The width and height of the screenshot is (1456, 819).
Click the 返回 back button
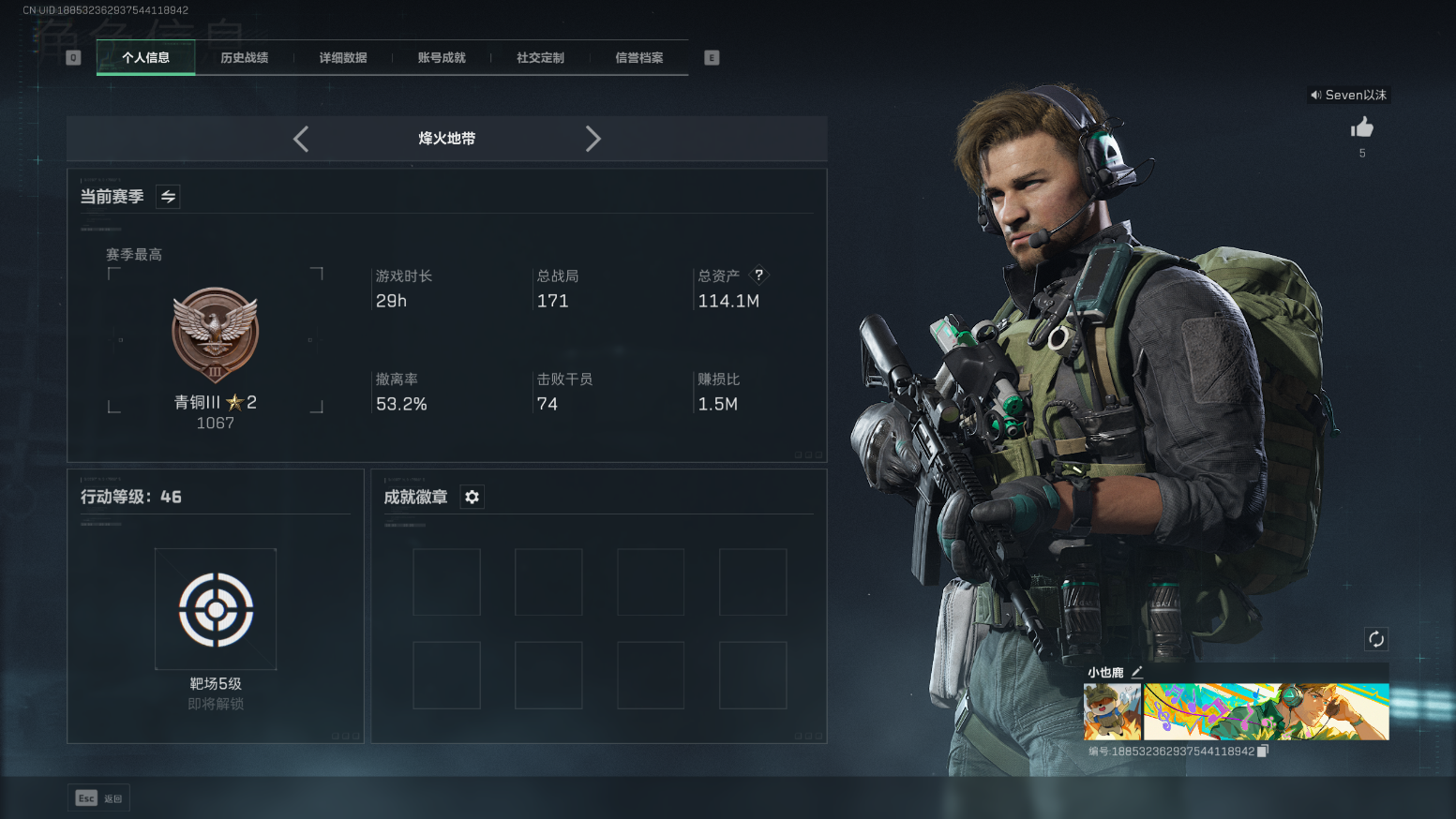(x=98, y=798)
